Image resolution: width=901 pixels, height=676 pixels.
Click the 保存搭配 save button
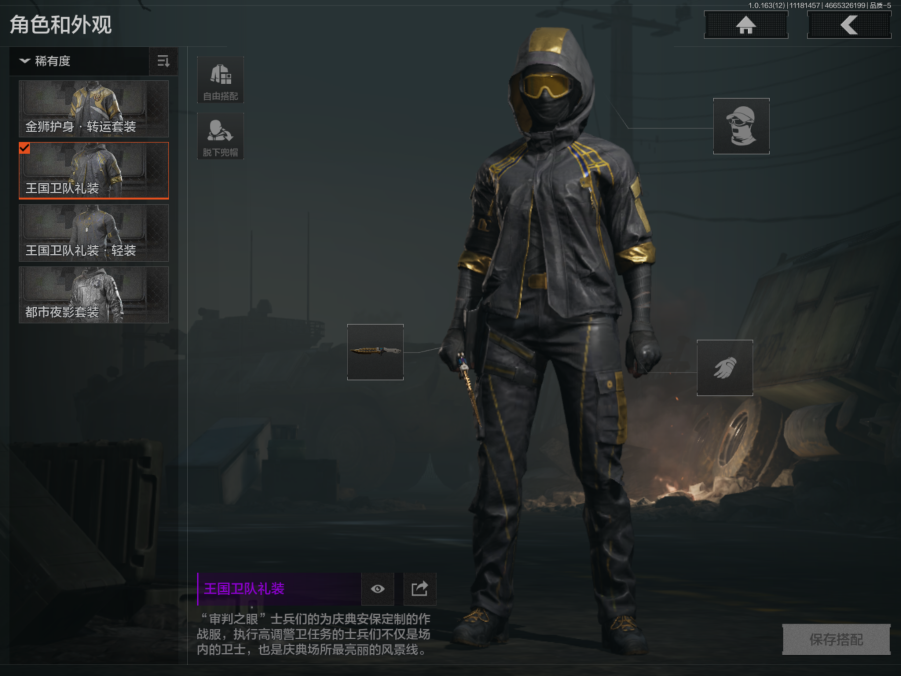[836, 639]
